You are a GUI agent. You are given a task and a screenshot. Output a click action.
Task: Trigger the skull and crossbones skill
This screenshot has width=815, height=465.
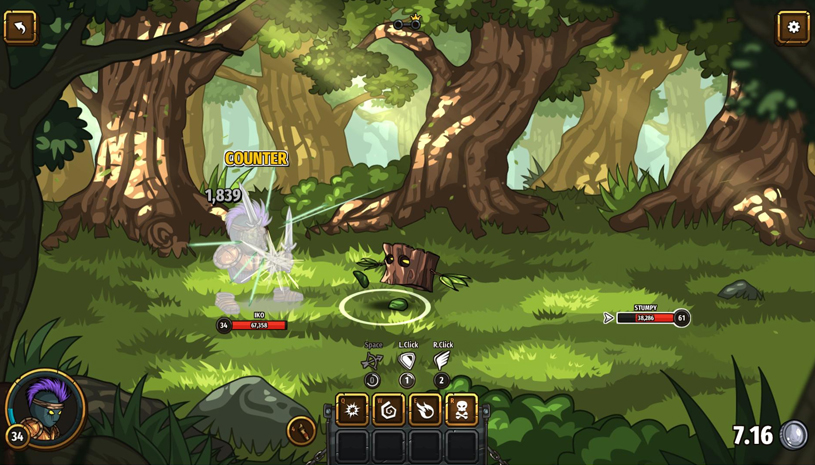[461, 410]
